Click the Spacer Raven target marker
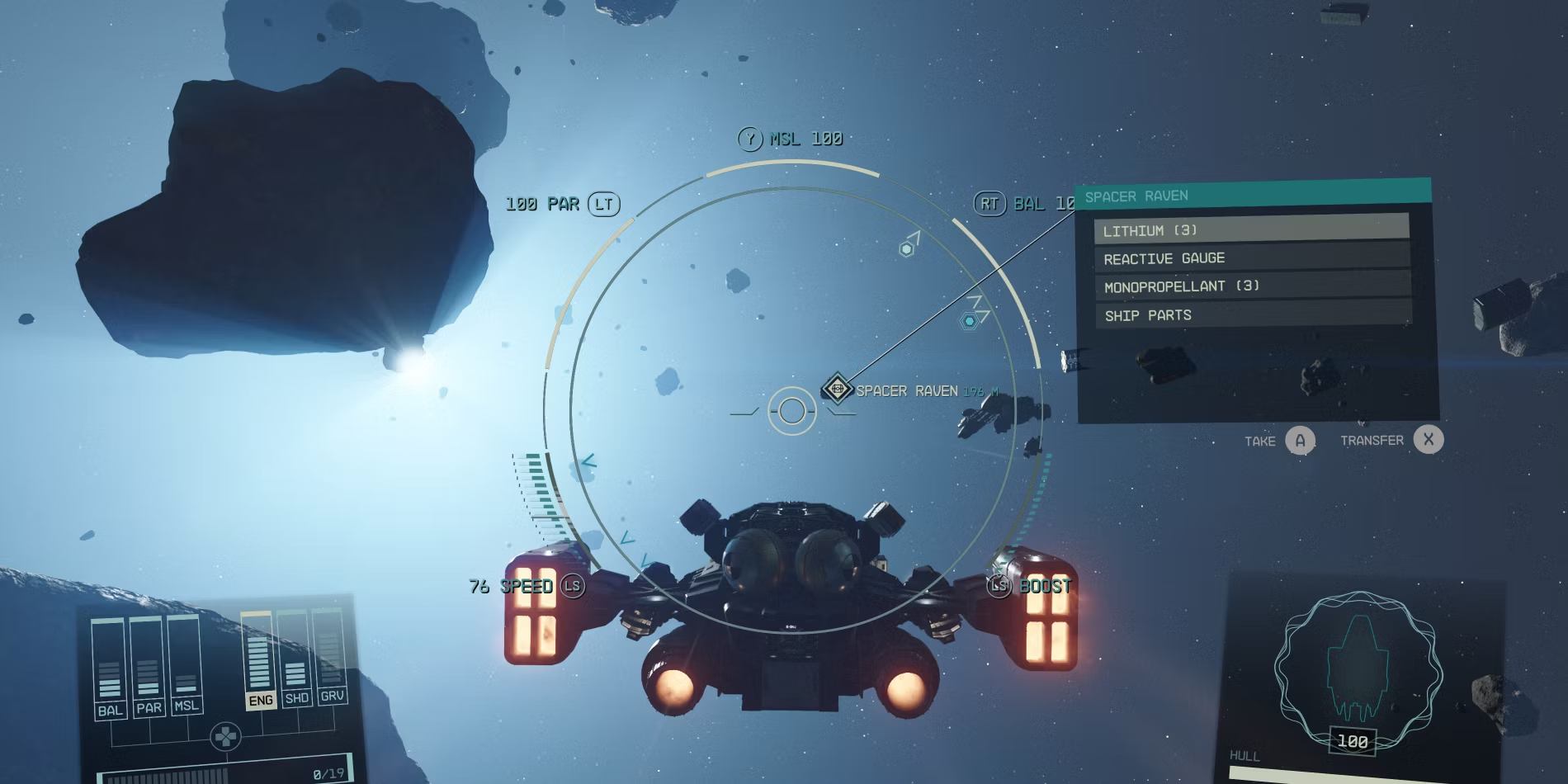1568x784 pixels. 837,389
